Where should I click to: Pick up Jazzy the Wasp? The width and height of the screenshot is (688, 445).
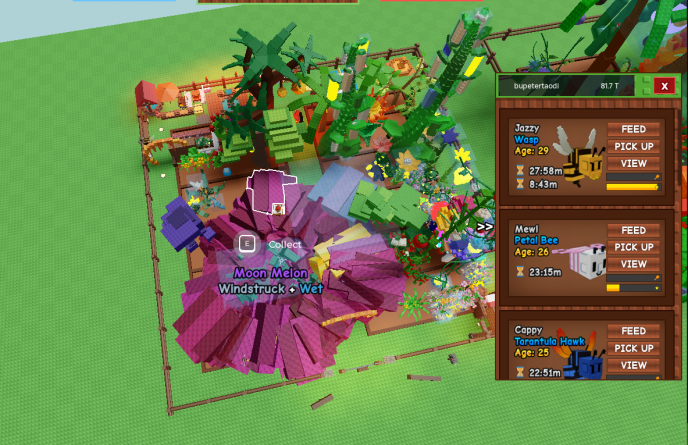point(633,146)
